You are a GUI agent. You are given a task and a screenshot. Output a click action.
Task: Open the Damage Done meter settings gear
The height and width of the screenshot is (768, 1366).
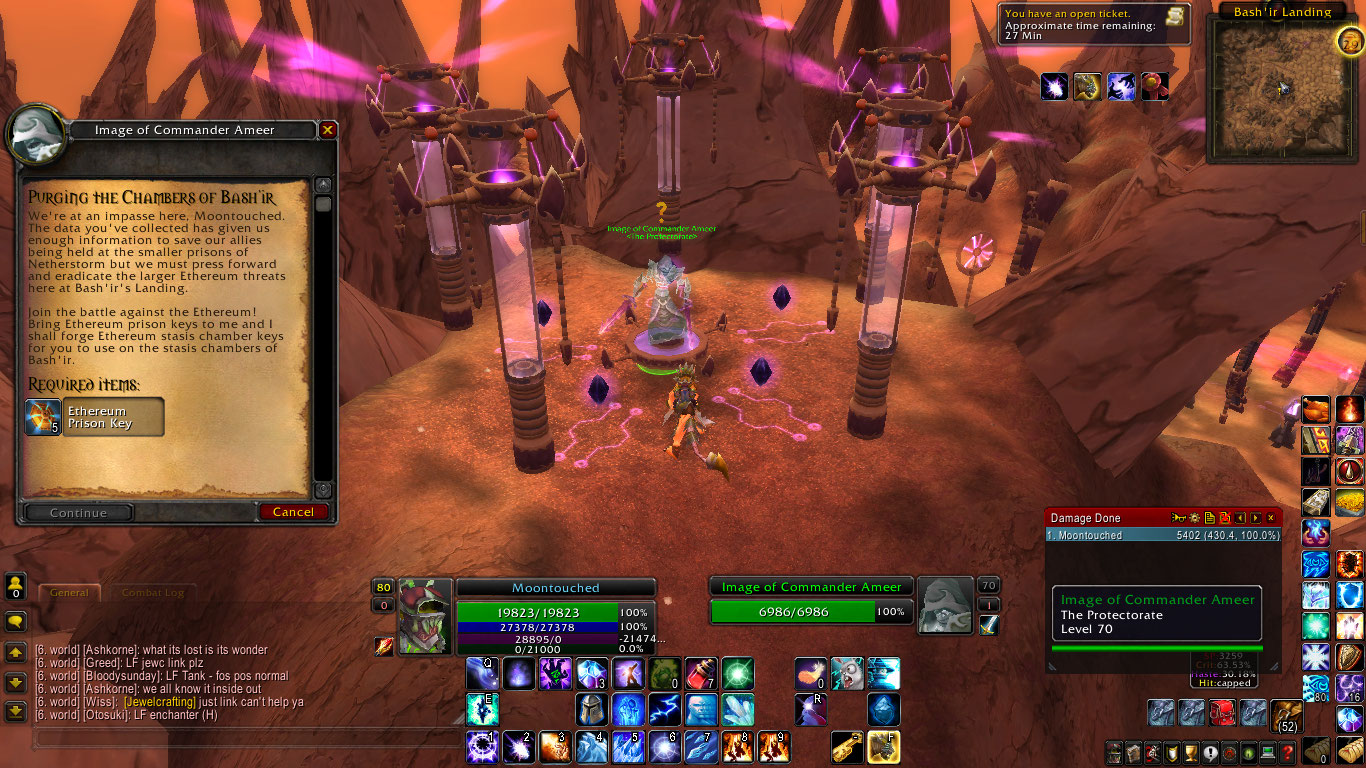1194,518
